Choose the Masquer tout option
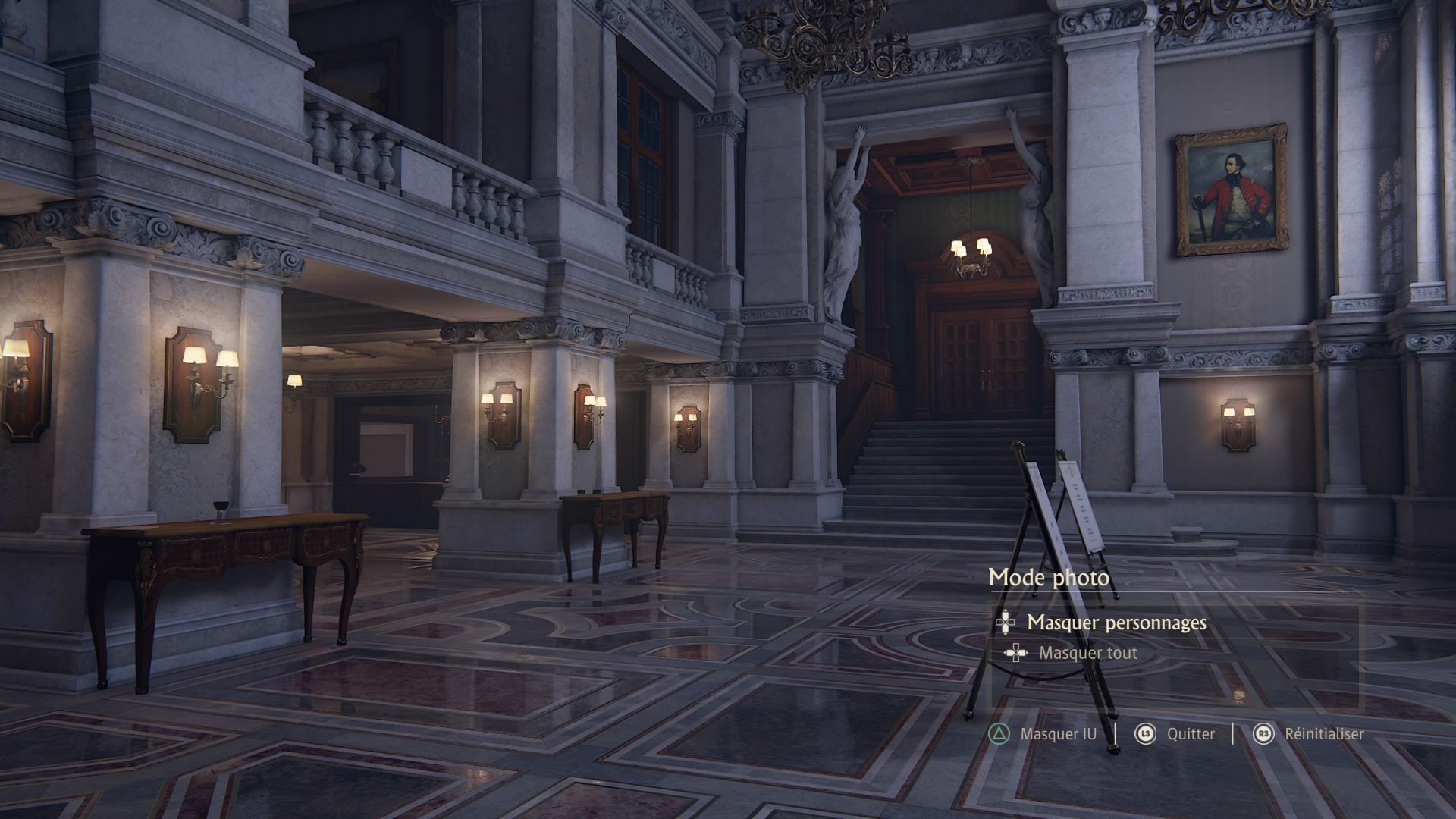This screenshot has width=1456, height=819. (x=1087, y=653)
